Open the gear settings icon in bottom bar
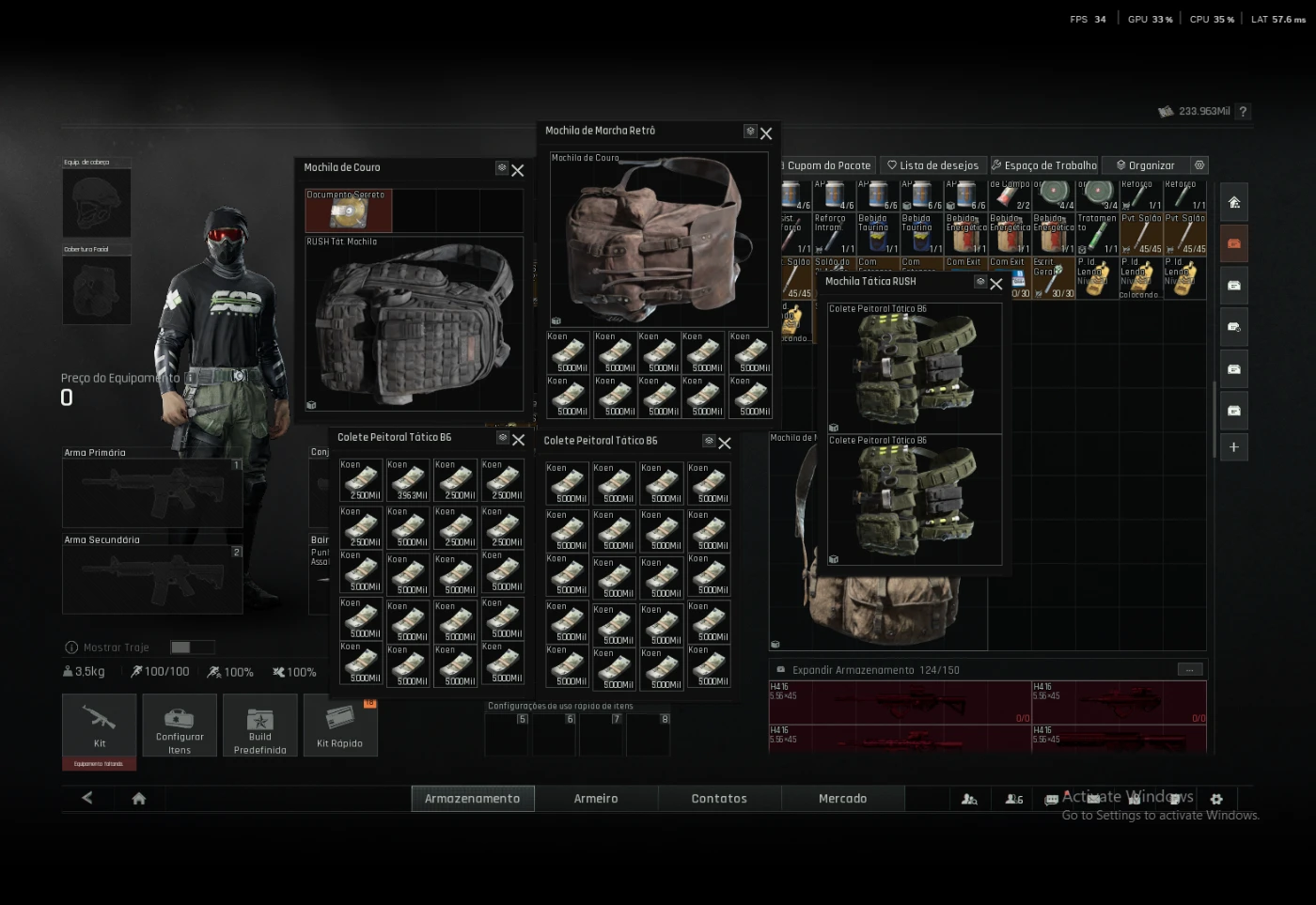 tap(1216, 799)
